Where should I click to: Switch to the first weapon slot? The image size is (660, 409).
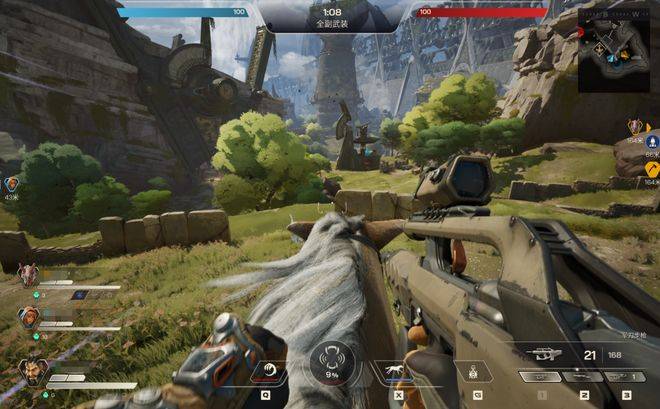tap(539, 377)
